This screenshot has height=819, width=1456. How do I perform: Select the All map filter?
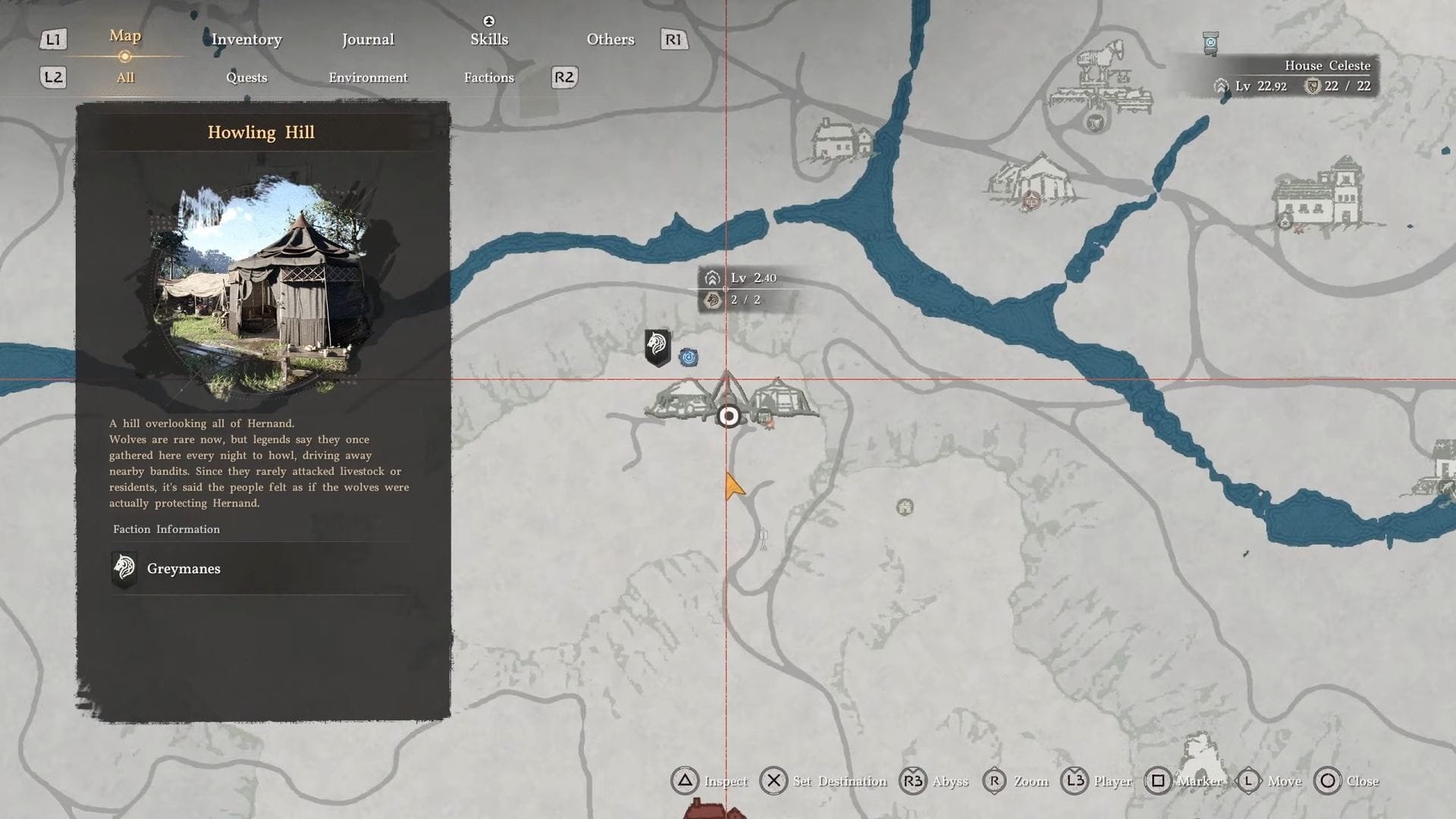point(125,77)
